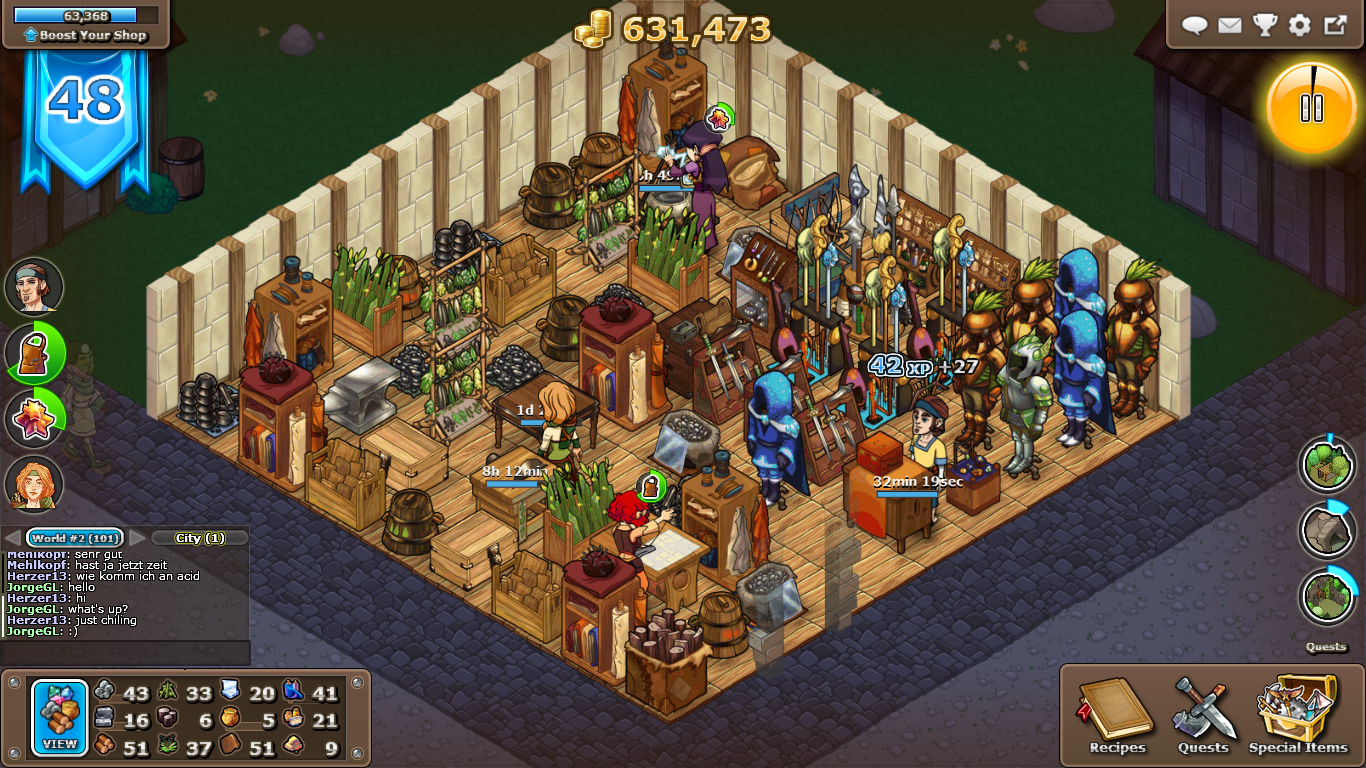This screenshot has width=1366, height=768.
Task: Click the stone resource icon showing 43
Action: (104, 692)
